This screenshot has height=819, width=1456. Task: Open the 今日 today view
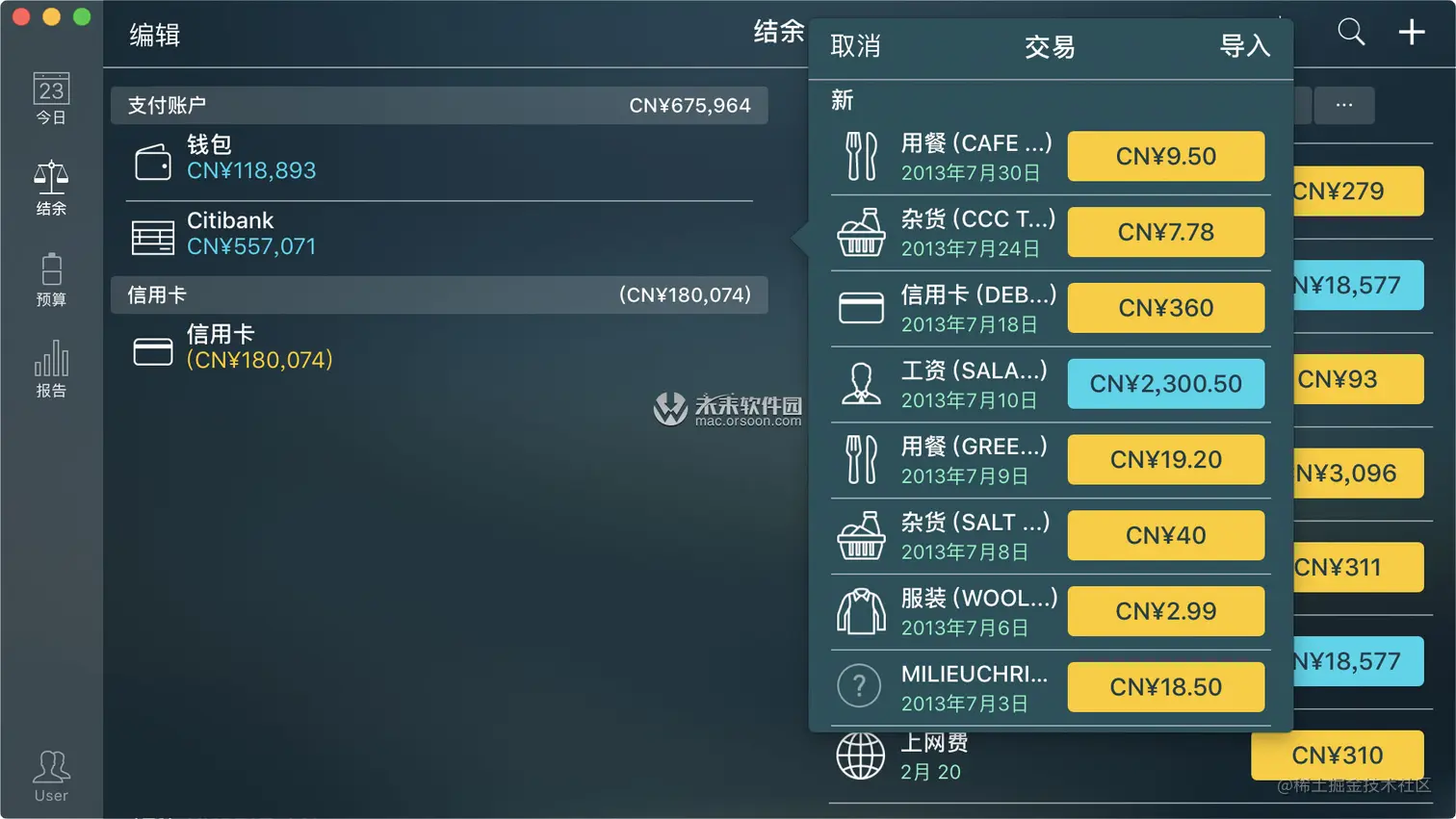tap(51, 99)
